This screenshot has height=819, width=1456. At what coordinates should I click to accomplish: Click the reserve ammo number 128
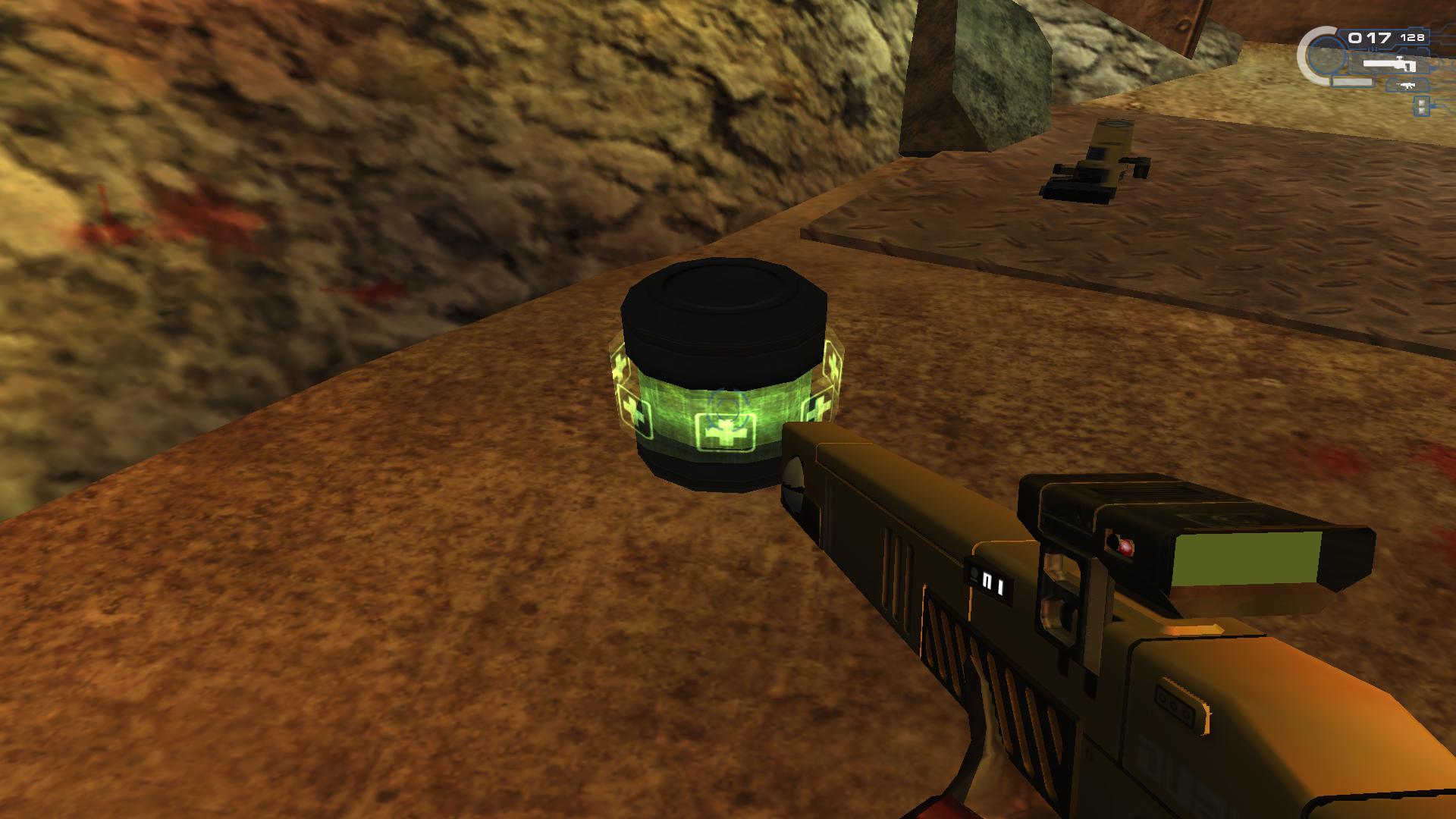coord(1413,37)
